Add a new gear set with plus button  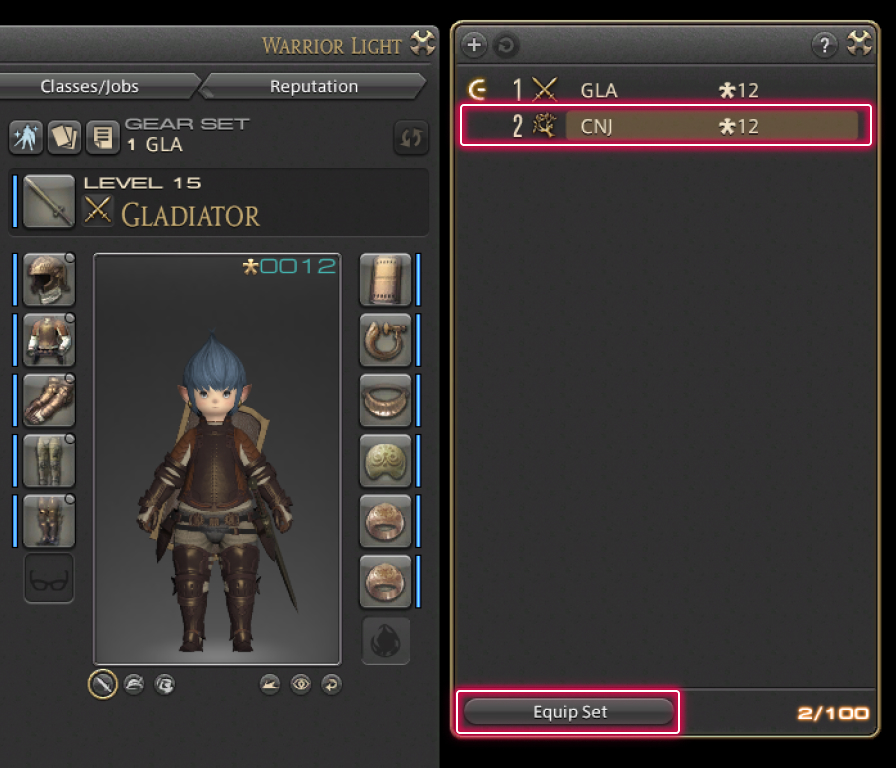point(474,44)
